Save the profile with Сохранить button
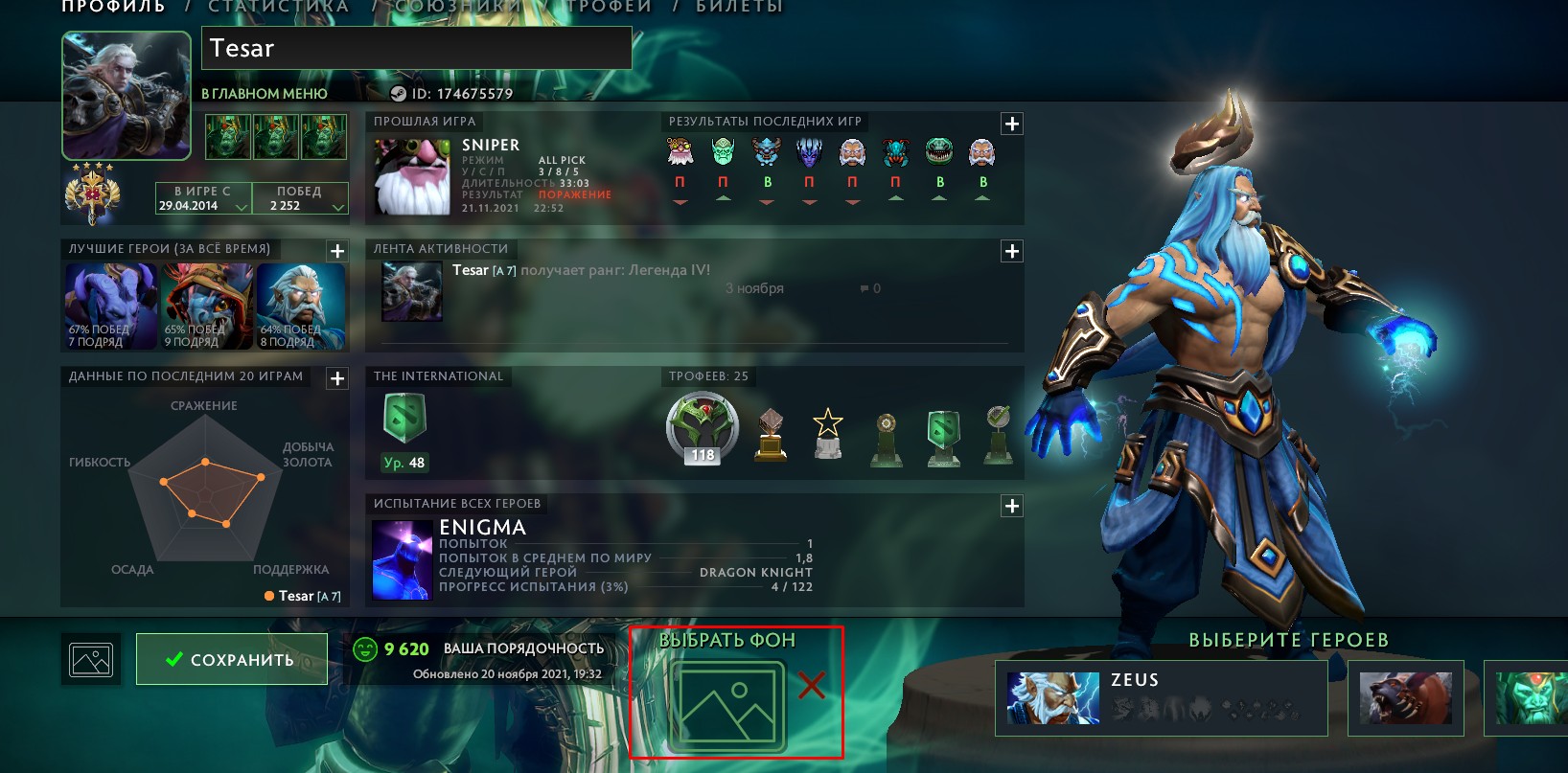This screenshot has height=773, width=1568. pos(231,659)
